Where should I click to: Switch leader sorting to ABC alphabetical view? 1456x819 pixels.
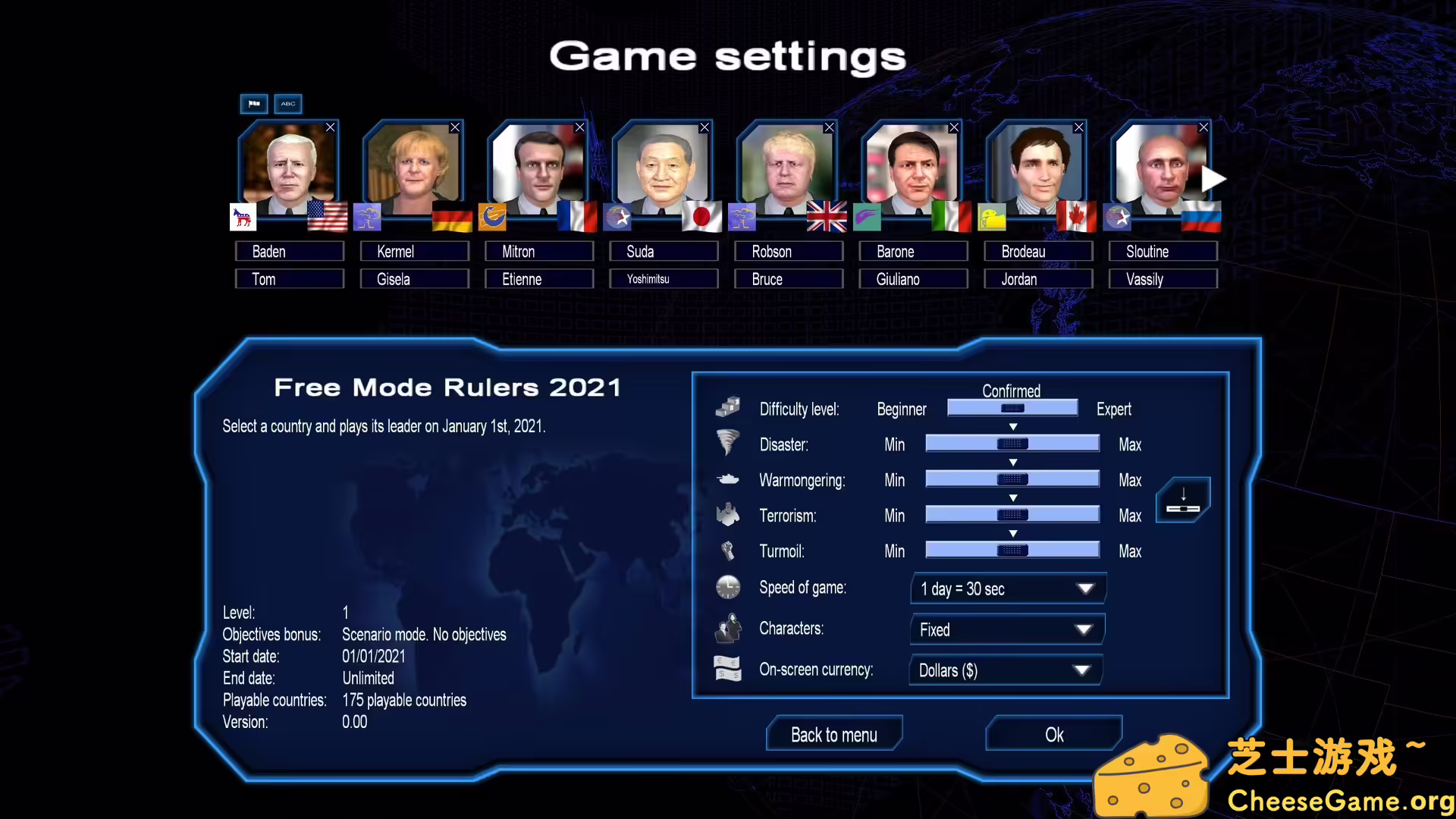[287, 104]
